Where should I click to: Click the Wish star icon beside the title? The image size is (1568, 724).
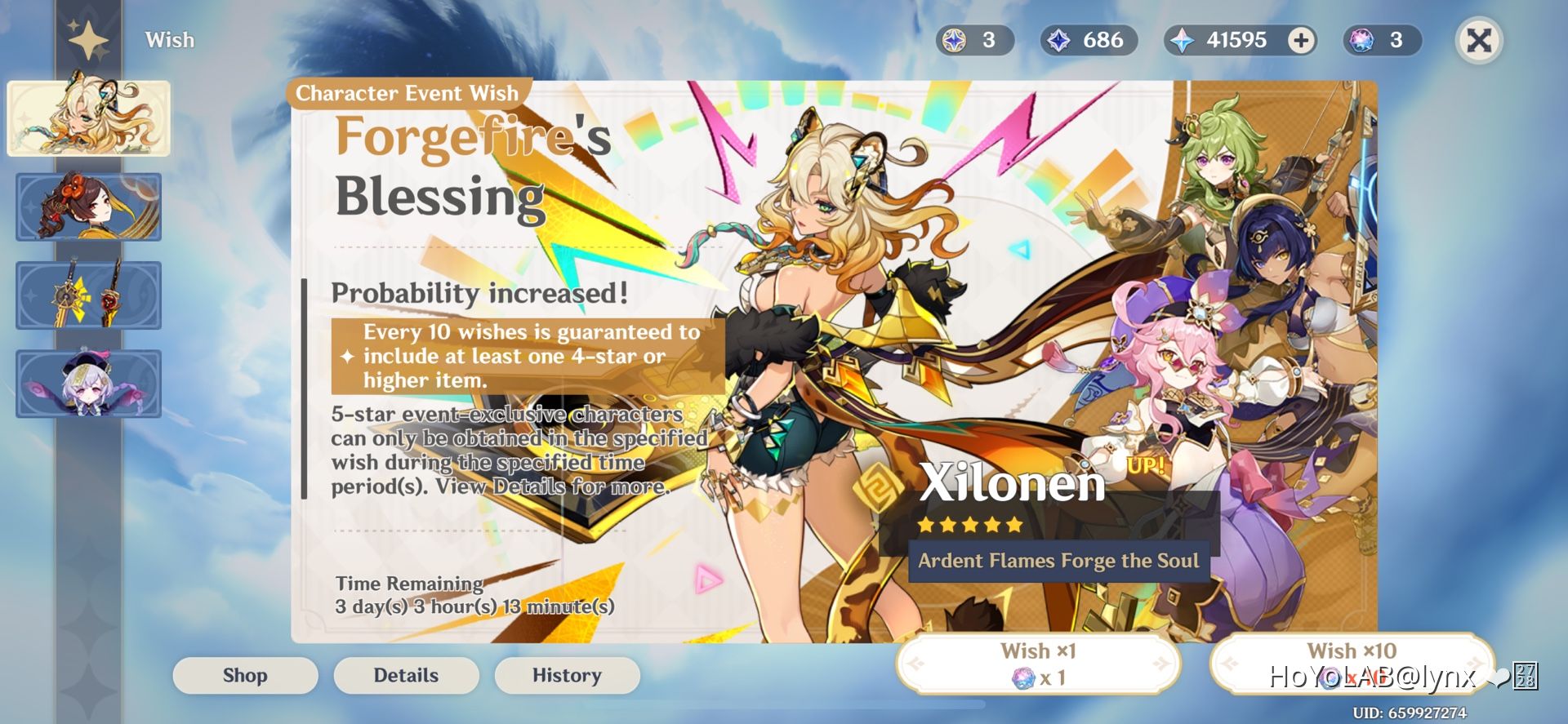(88, 38)
